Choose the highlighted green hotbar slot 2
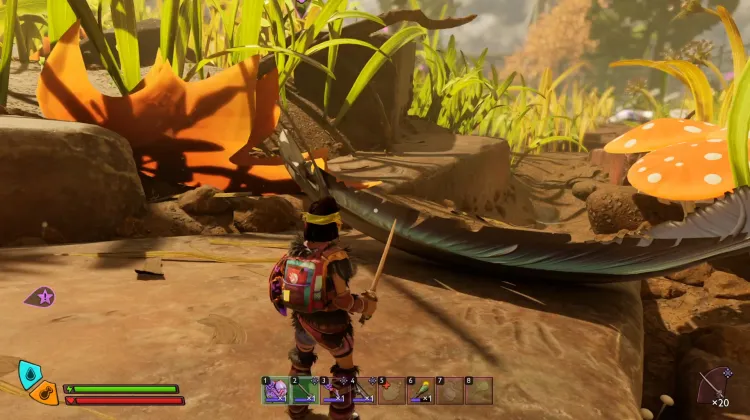The height and width of the screenshot is (420, 750). click(304, 390)
